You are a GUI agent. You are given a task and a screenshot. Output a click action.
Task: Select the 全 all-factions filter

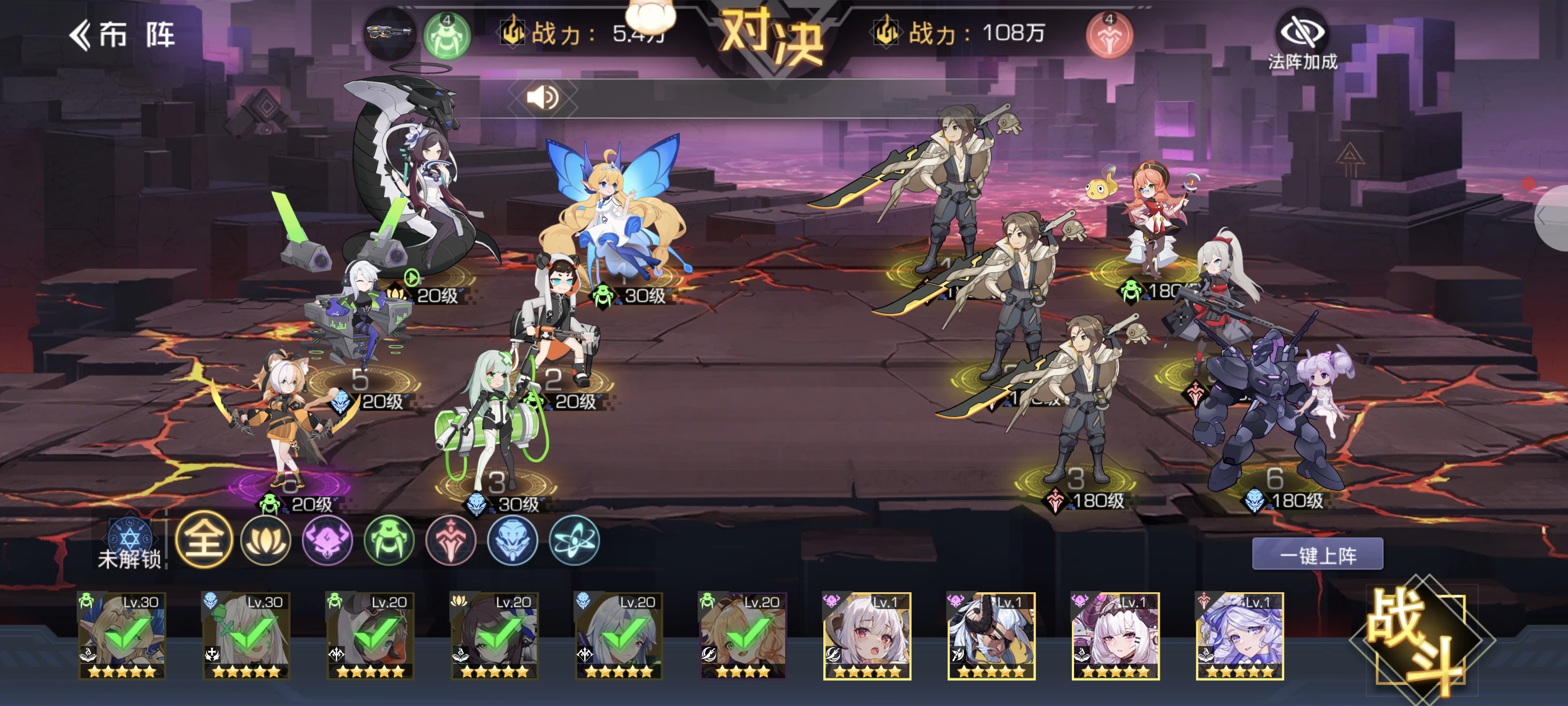[204, 540]
